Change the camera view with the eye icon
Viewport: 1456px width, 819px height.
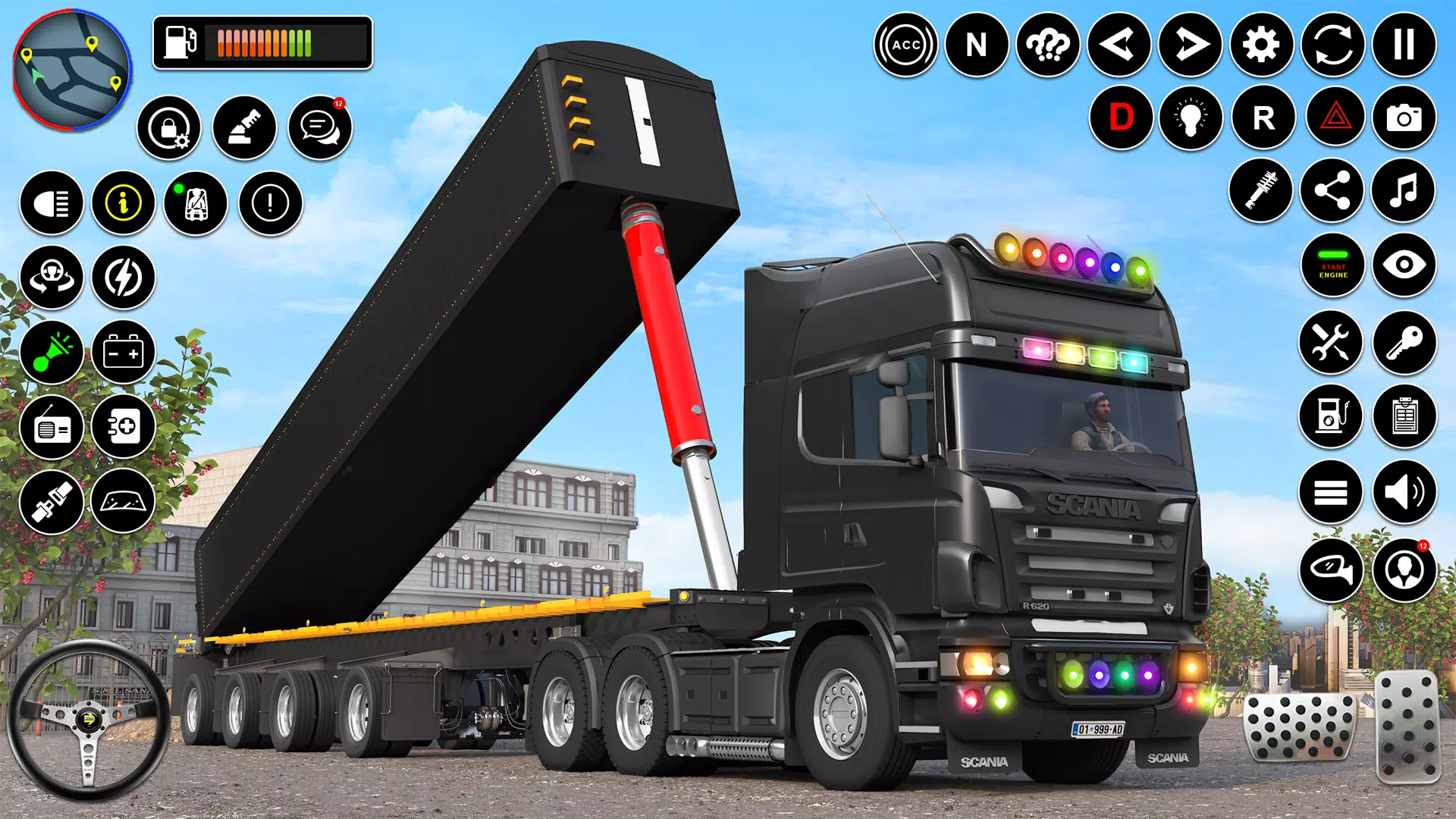1404,265
